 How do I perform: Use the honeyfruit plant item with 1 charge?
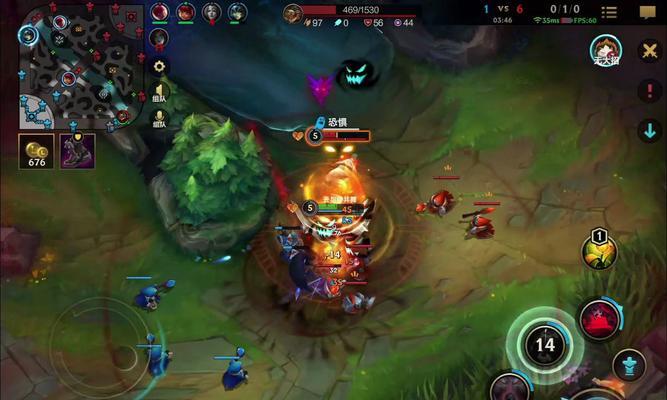coord(599,250)
